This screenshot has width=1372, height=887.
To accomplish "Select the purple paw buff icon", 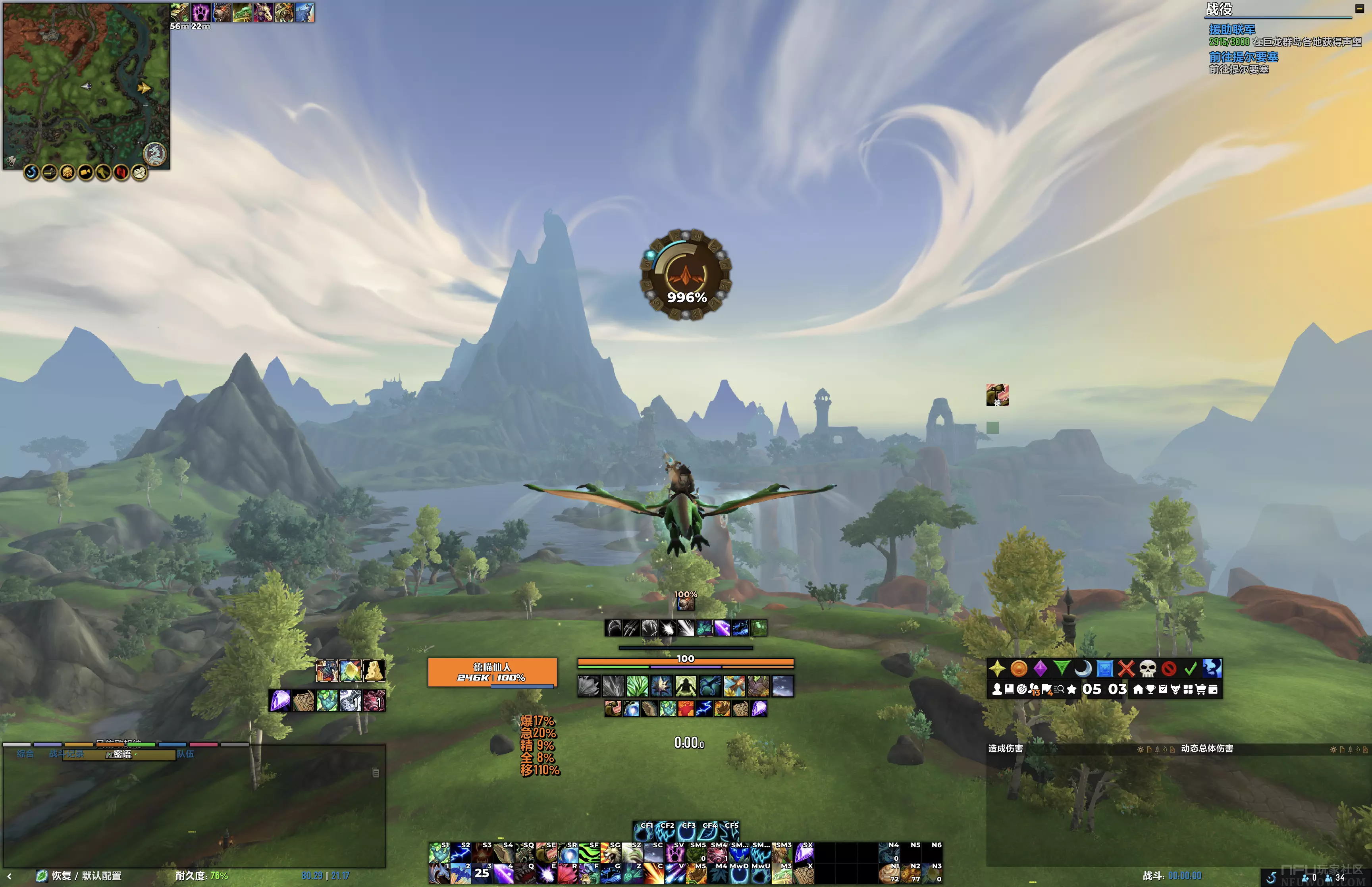I will [200, 12].
